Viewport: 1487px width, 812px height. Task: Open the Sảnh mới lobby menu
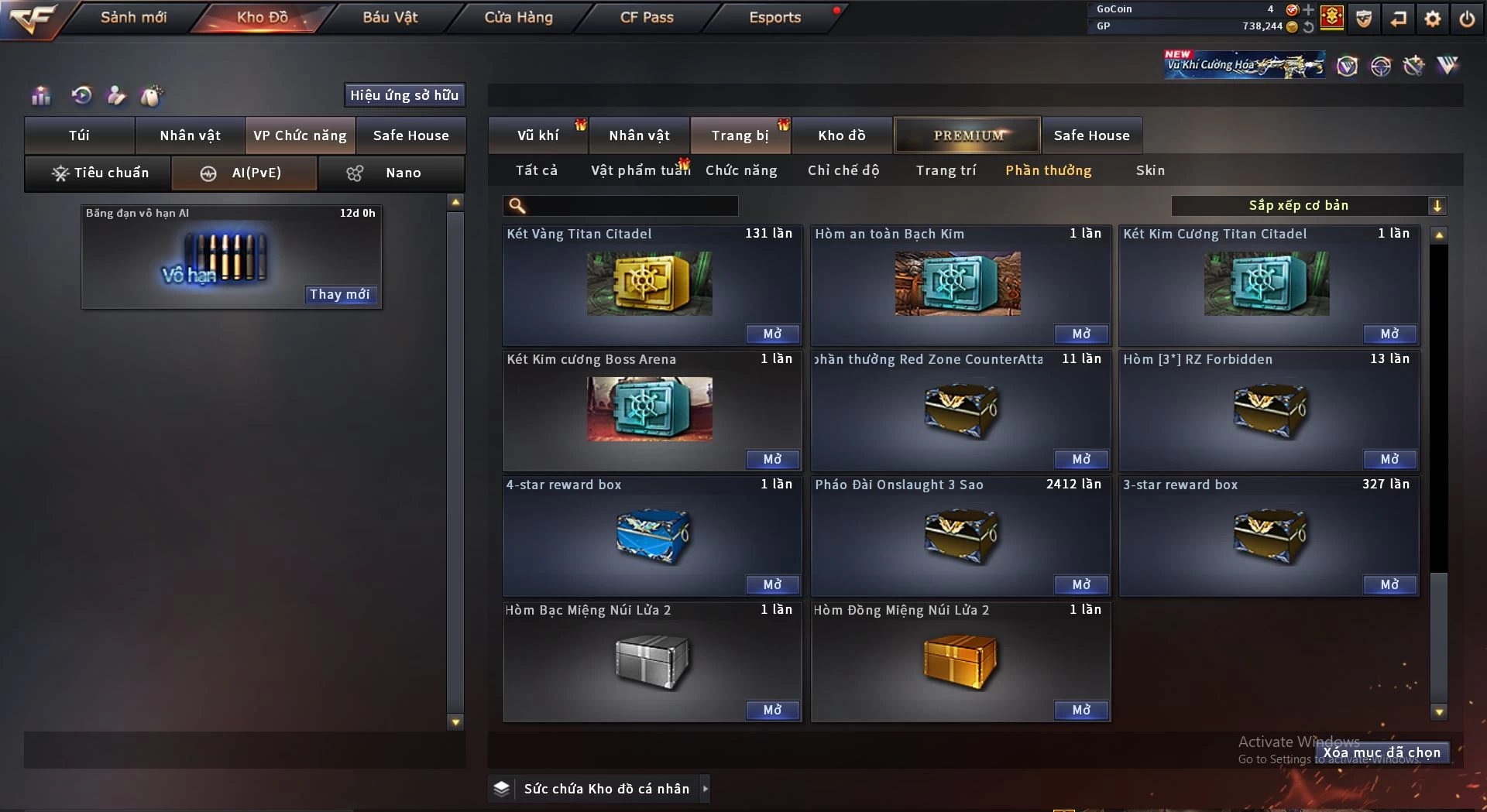coord(133,17)
